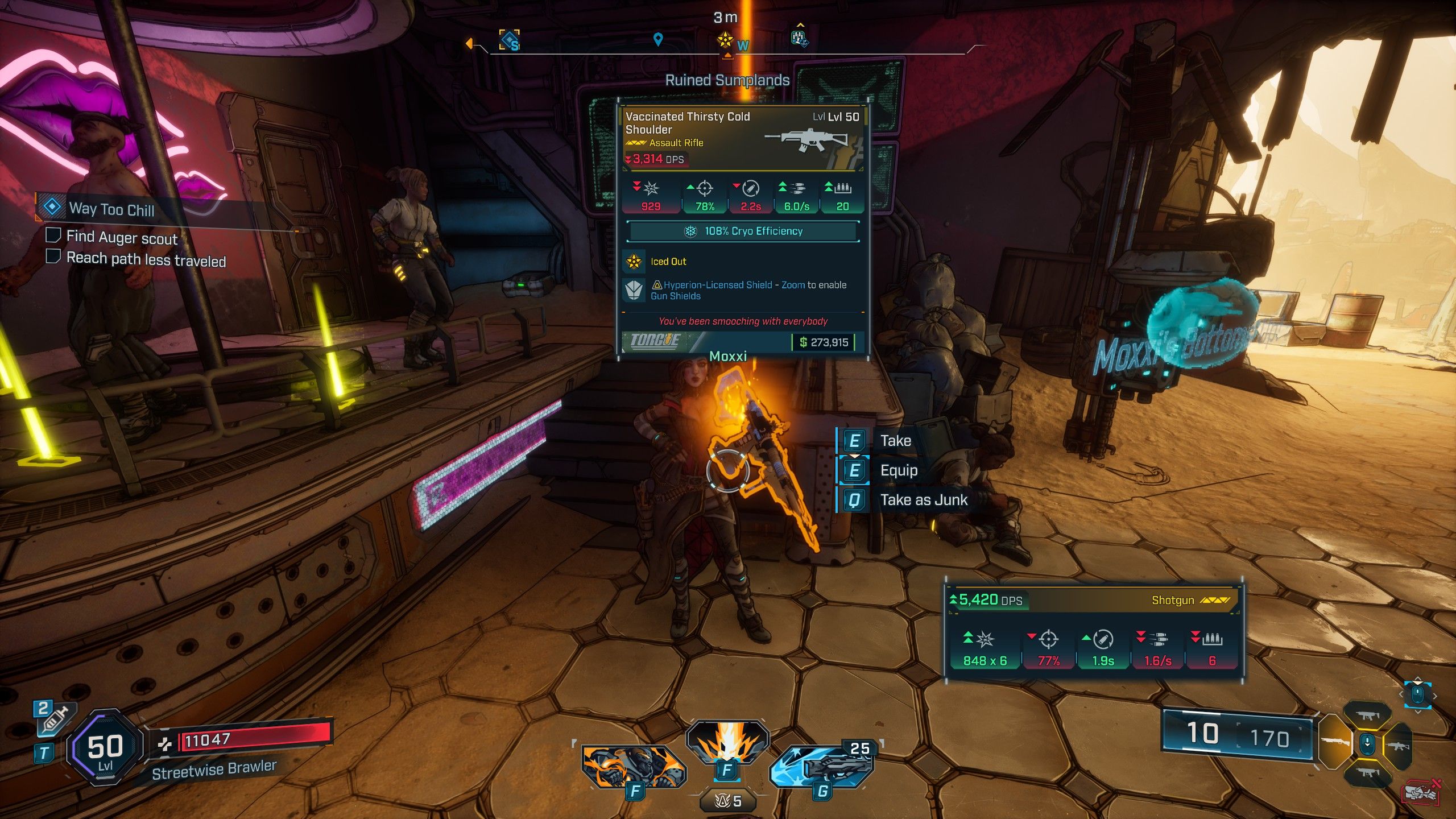Select the Take option for the rifle
Screen dimensions: 1456x819
(x=895, y=441)
